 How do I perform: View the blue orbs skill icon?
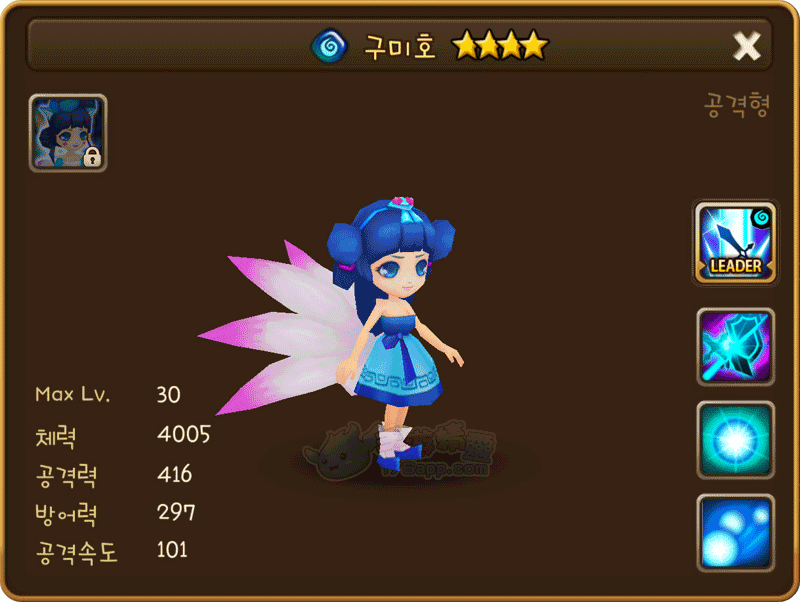735,533
